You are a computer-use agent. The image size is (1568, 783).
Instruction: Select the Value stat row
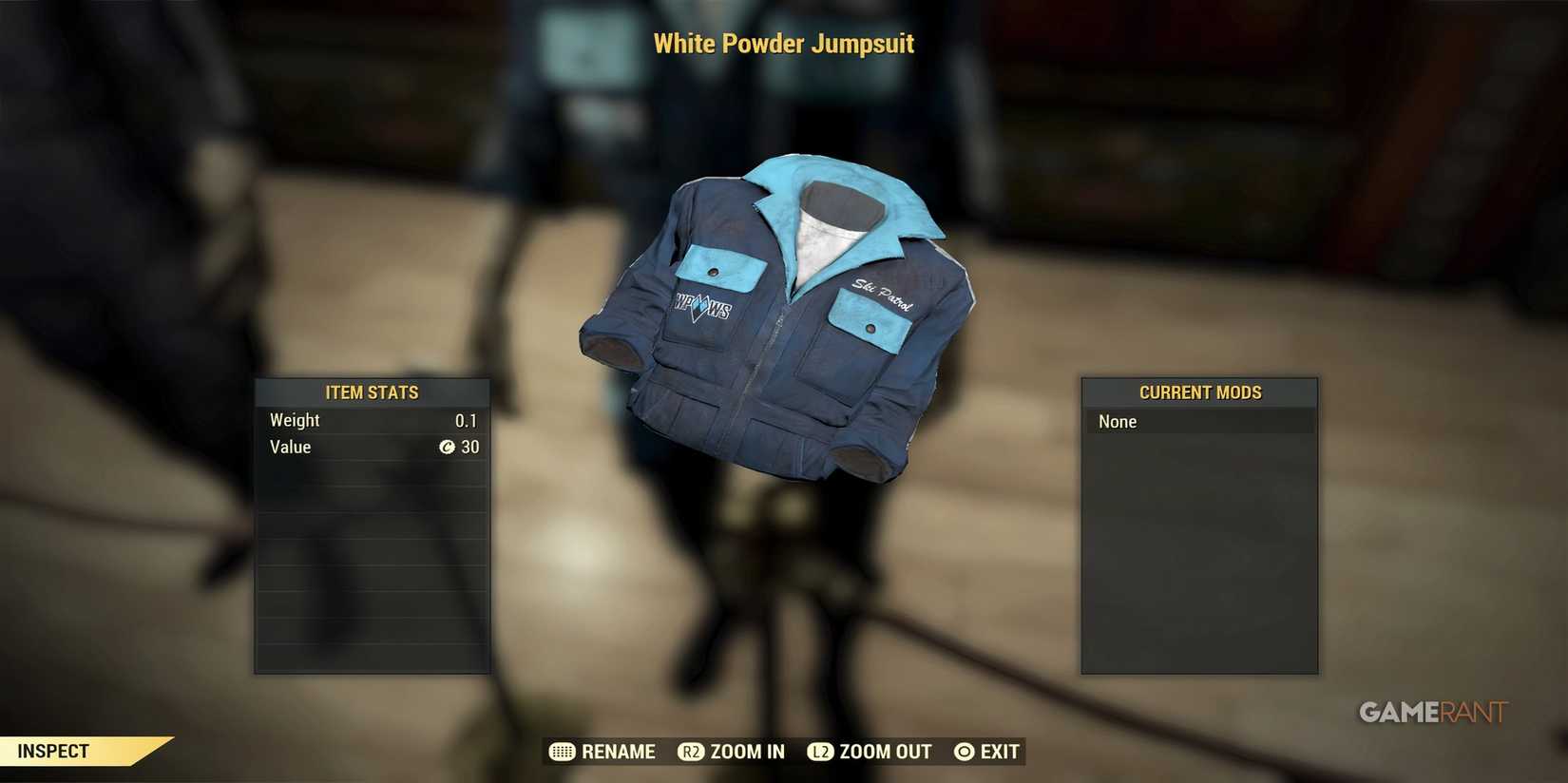click(372, 447)
